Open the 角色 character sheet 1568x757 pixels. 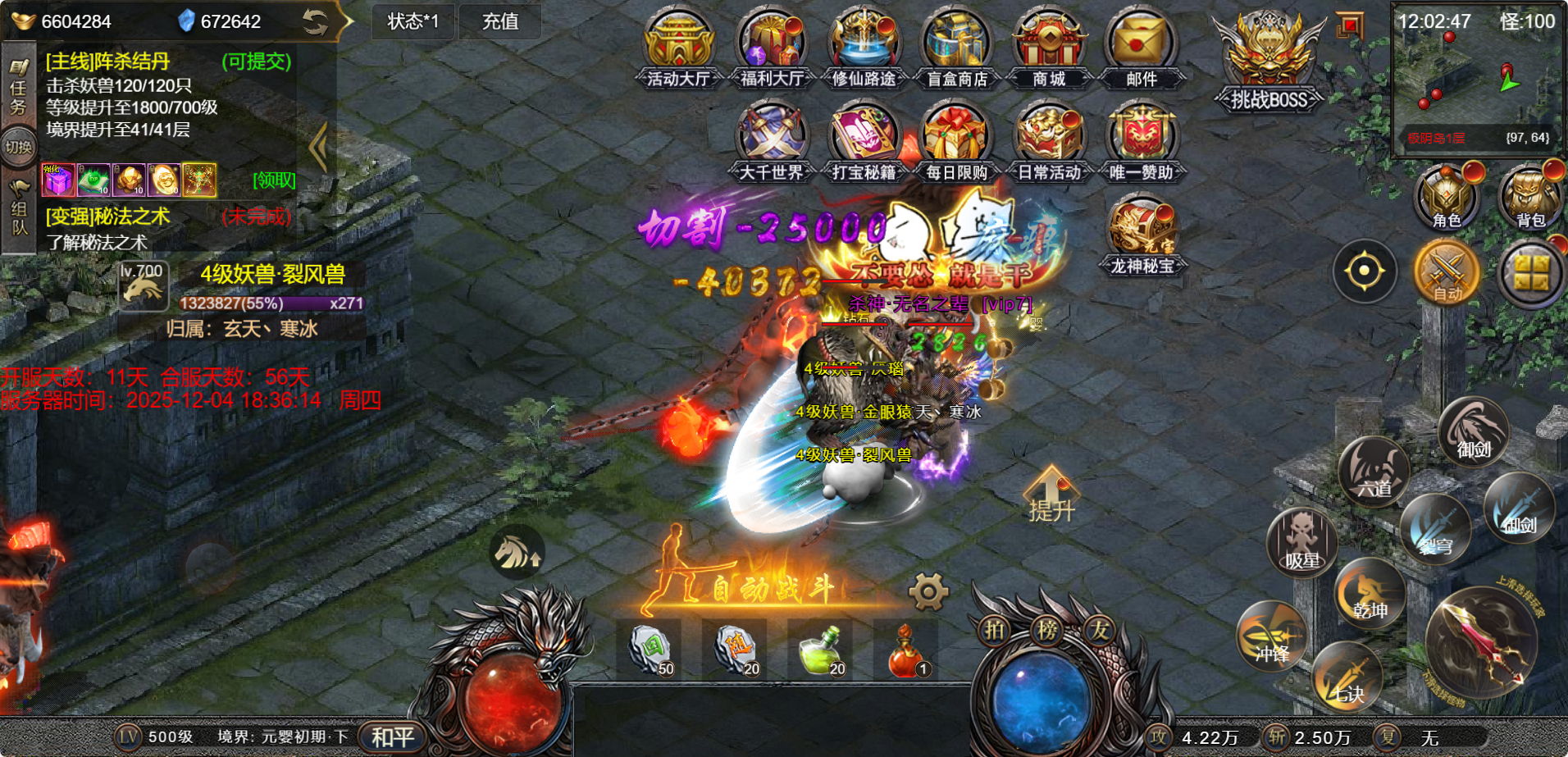(1446, 198)
